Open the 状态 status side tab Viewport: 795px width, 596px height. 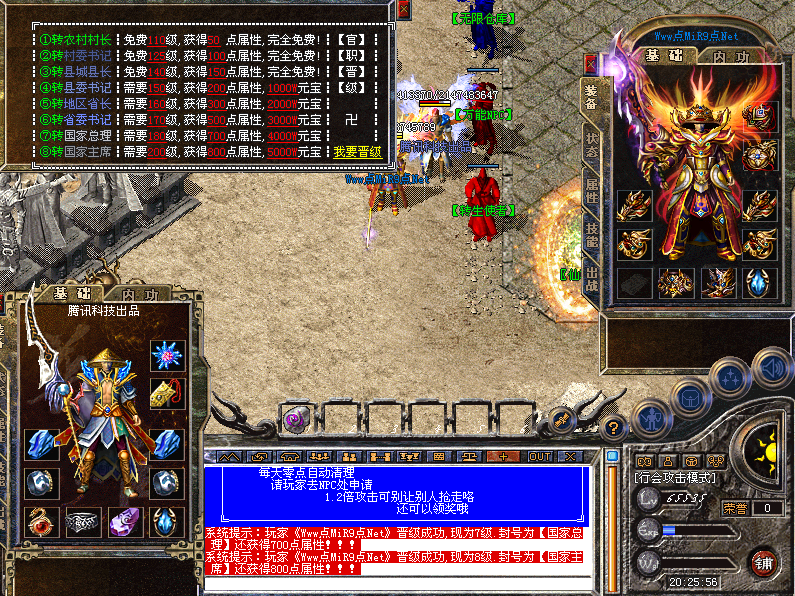pyautogui.click(x=592, y=145)
